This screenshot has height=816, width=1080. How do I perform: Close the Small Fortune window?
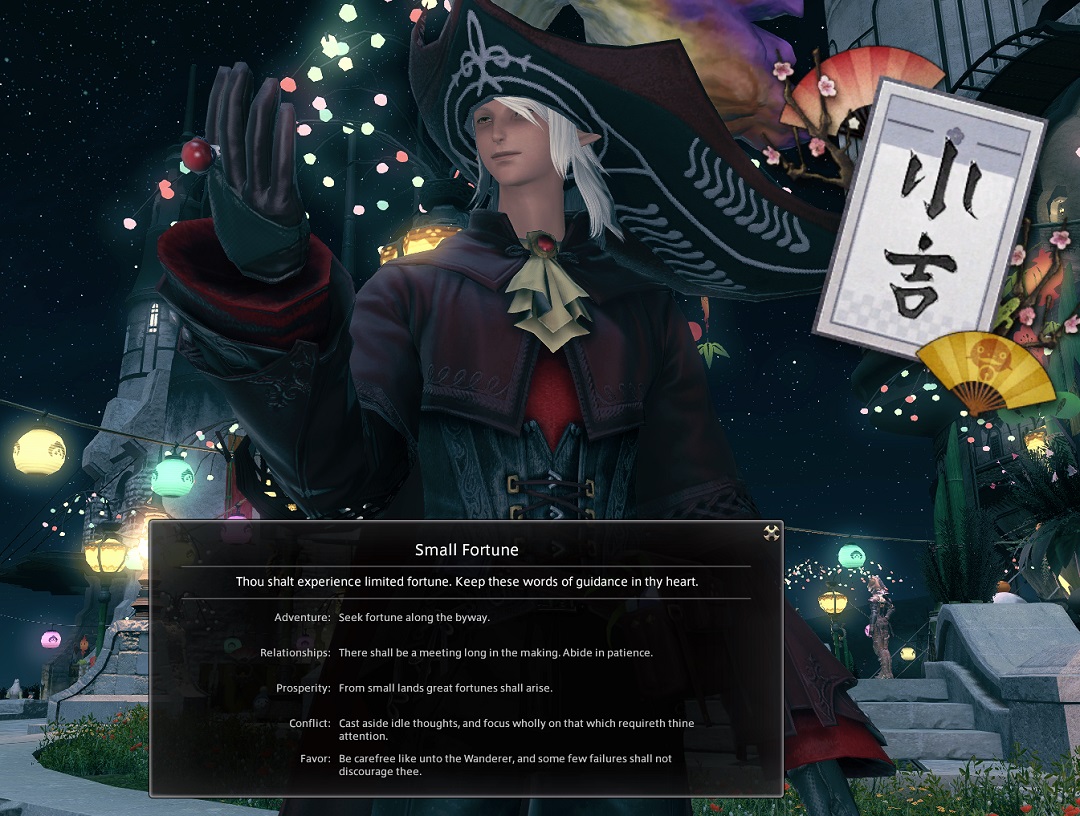770,533
